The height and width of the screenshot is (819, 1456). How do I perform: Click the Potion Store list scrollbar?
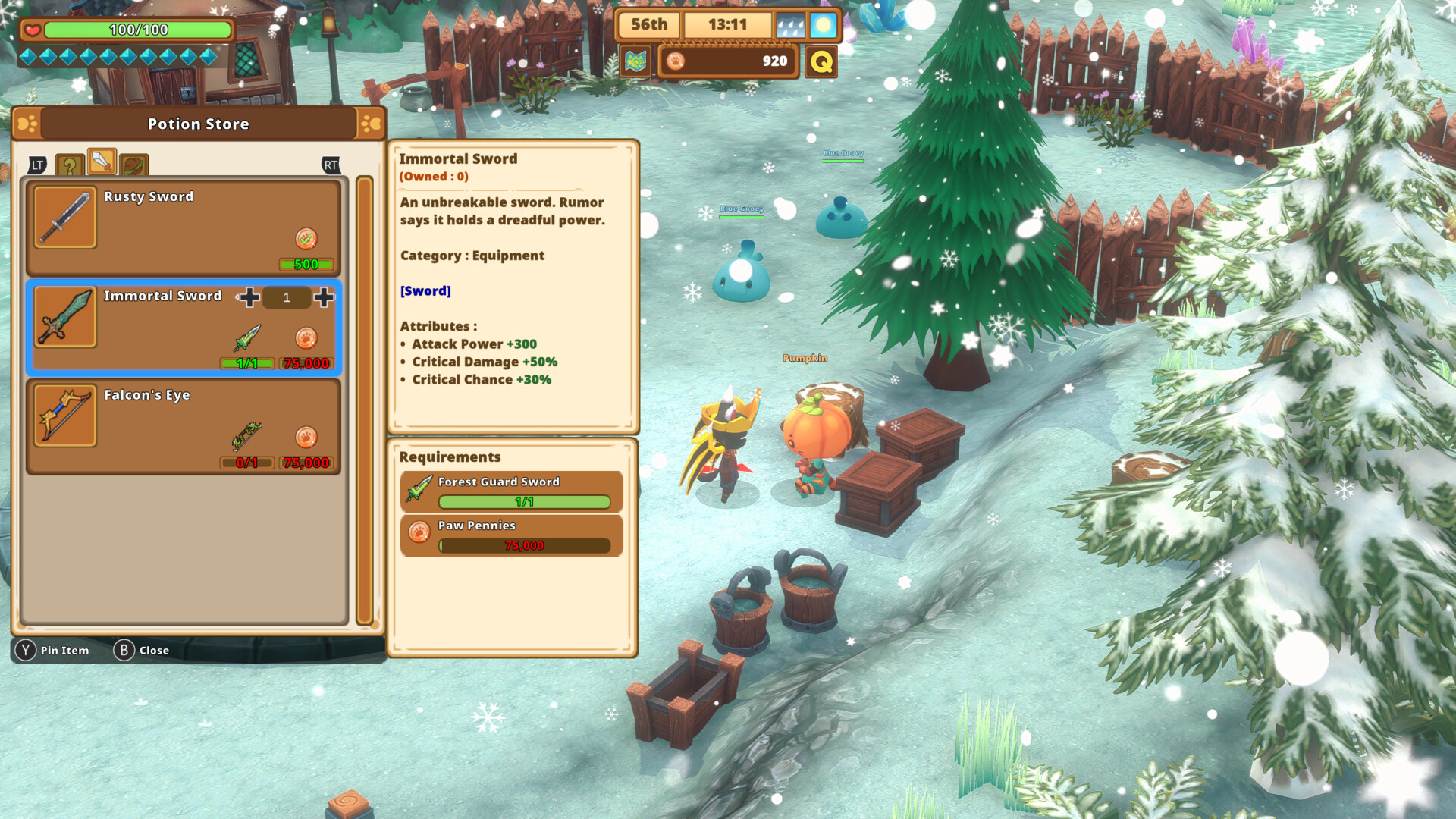pos(365,400)
